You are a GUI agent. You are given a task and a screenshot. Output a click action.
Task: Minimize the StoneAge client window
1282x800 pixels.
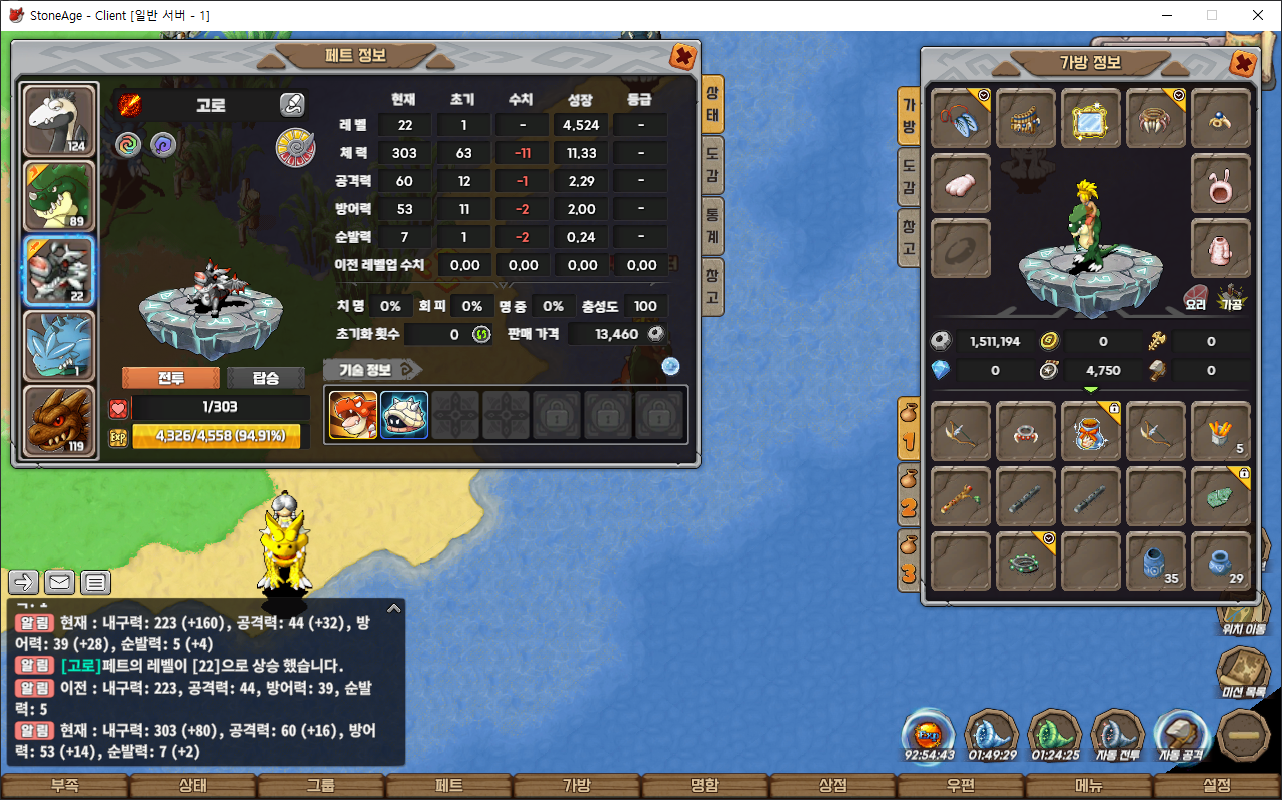[1165, 15]
